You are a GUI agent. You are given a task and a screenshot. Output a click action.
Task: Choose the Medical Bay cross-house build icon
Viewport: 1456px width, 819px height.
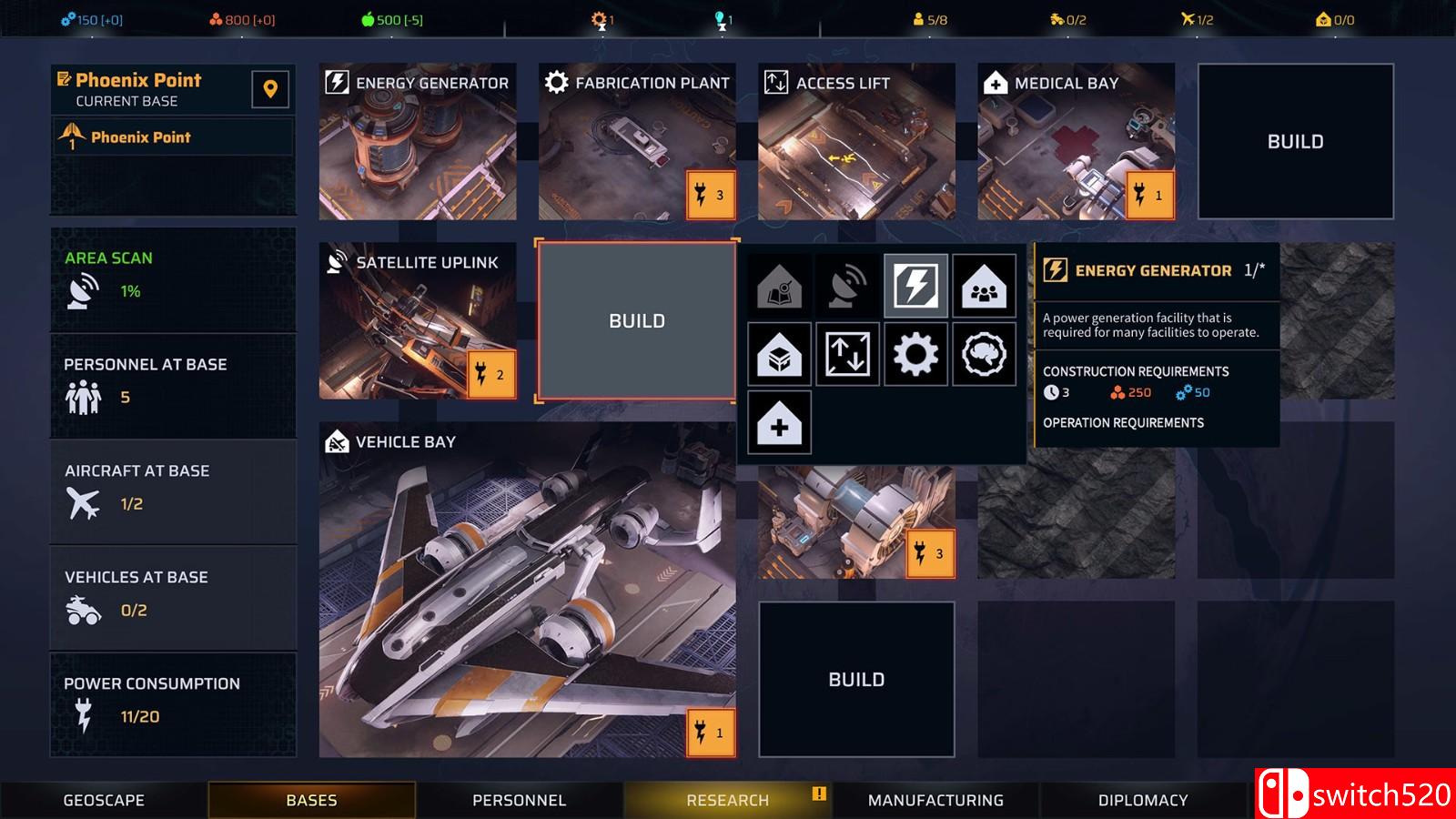click(x=779, y=422)
